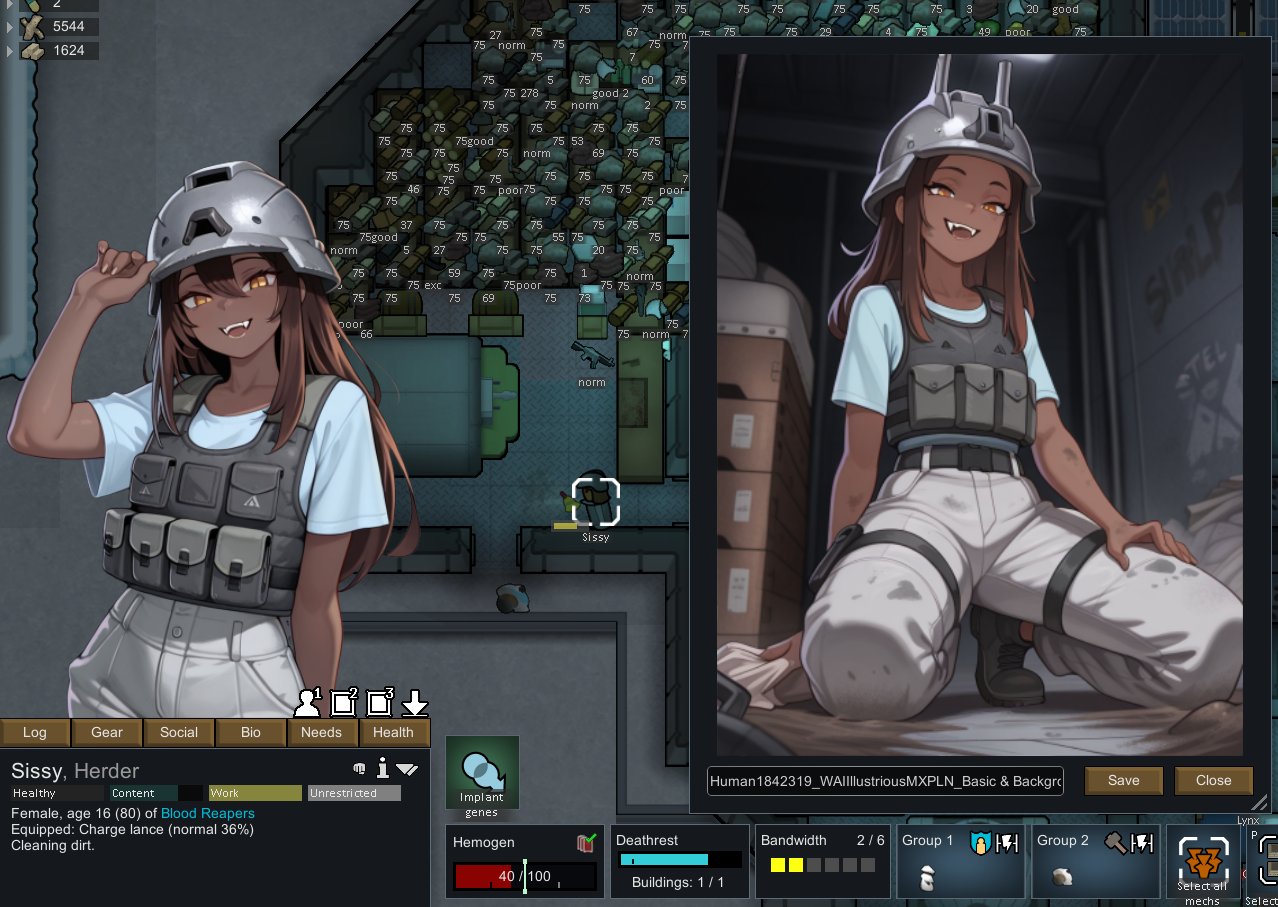This screenshot has width=1278, height=907.
Task: Switch to the Social tab
Action: tap(179, 732)
